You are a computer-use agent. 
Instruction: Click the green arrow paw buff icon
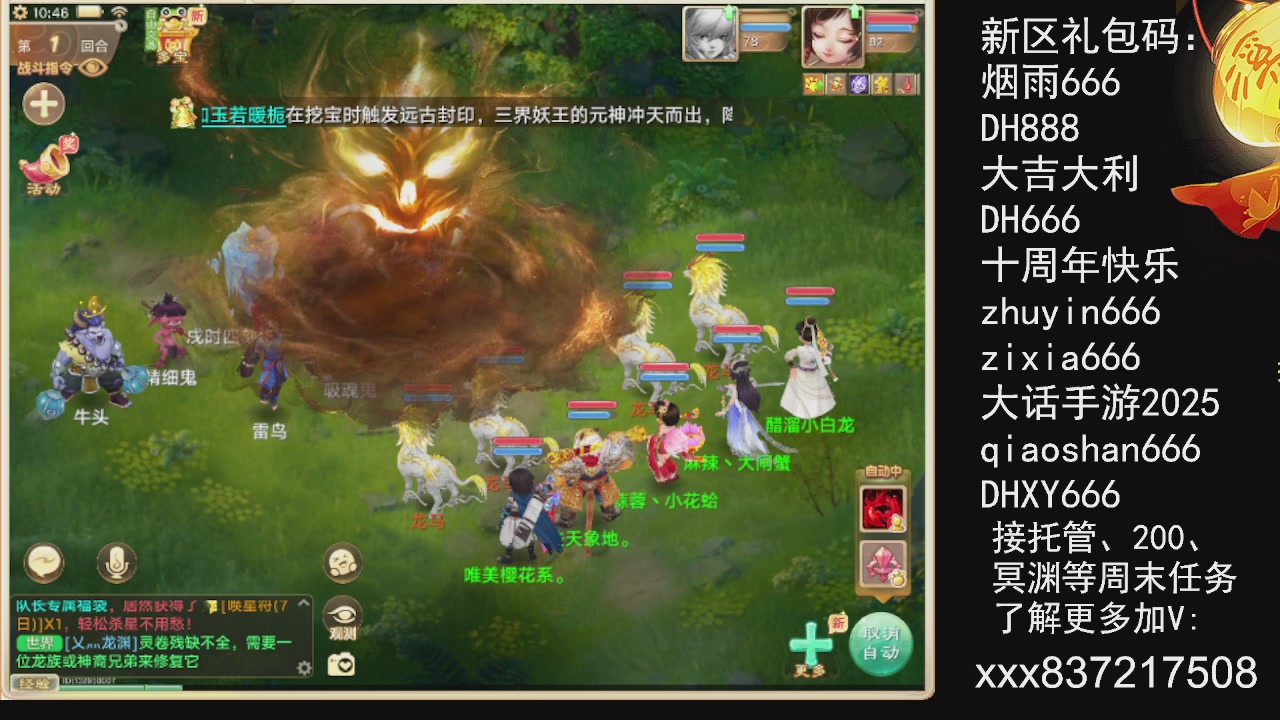coord(814,84)
